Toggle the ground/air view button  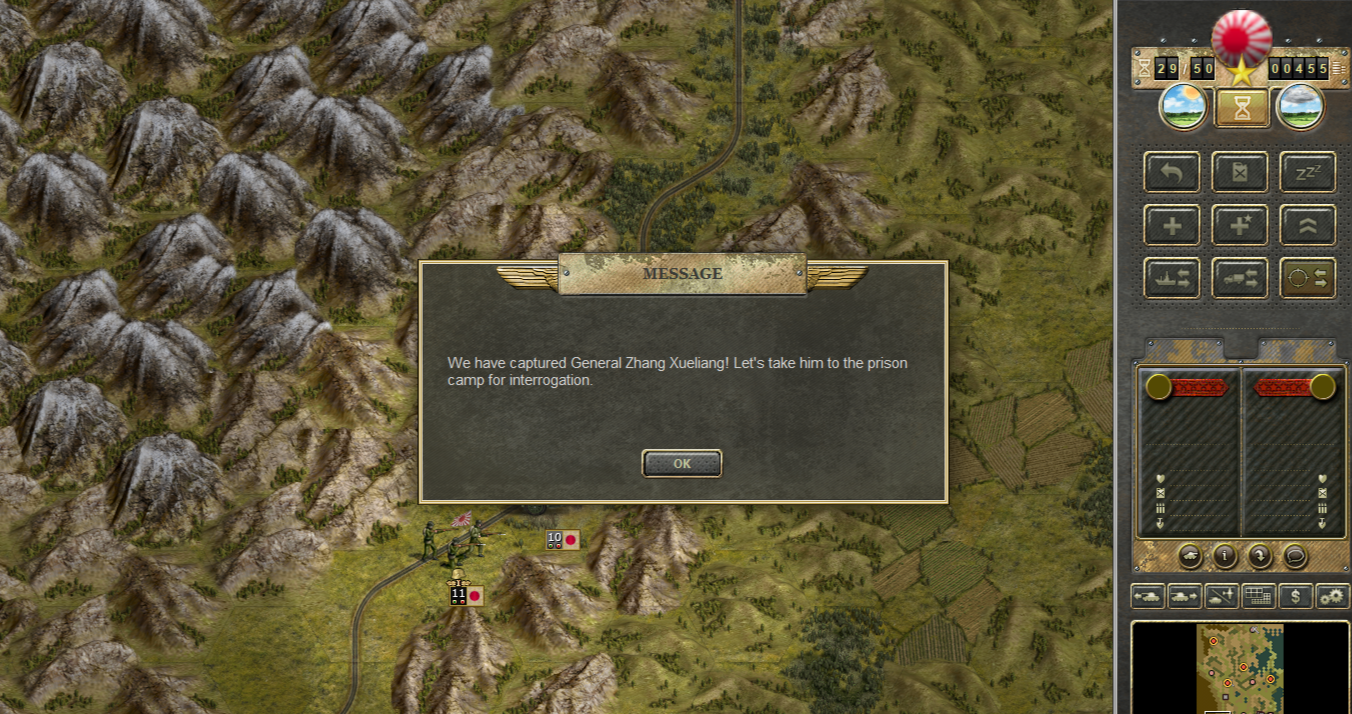[1221, 596]
